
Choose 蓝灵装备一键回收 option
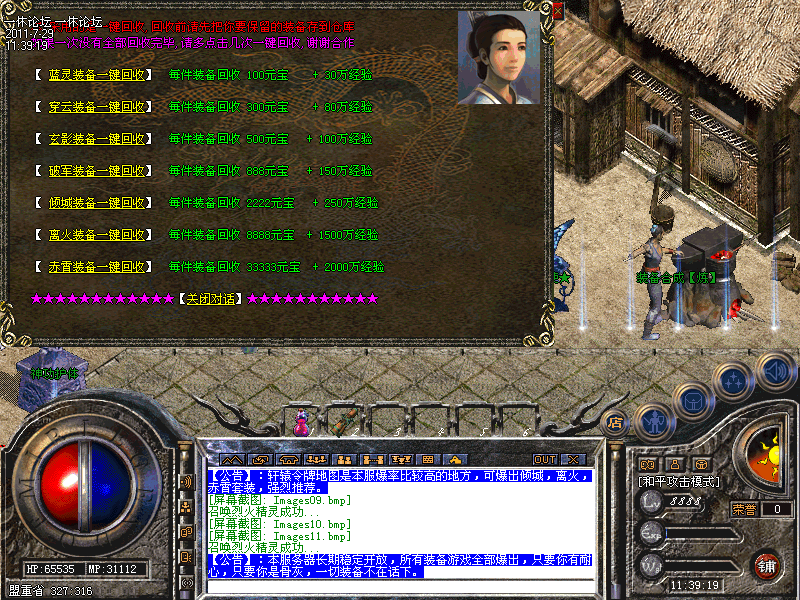coord(98,75)
